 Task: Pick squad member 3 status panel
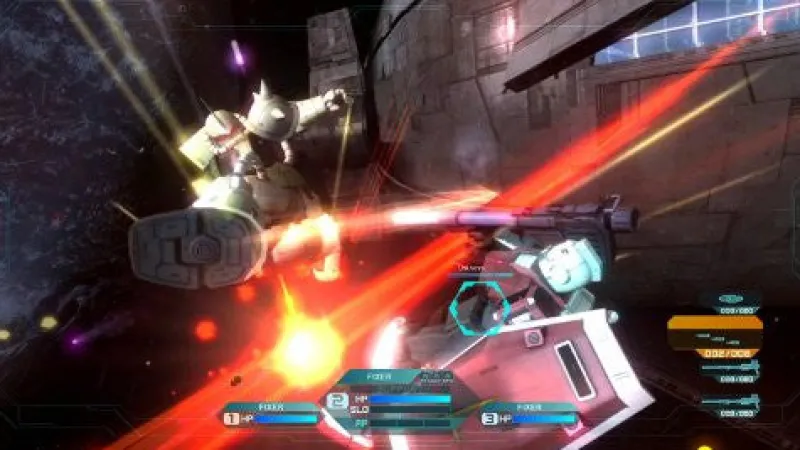tap(530, 414)
